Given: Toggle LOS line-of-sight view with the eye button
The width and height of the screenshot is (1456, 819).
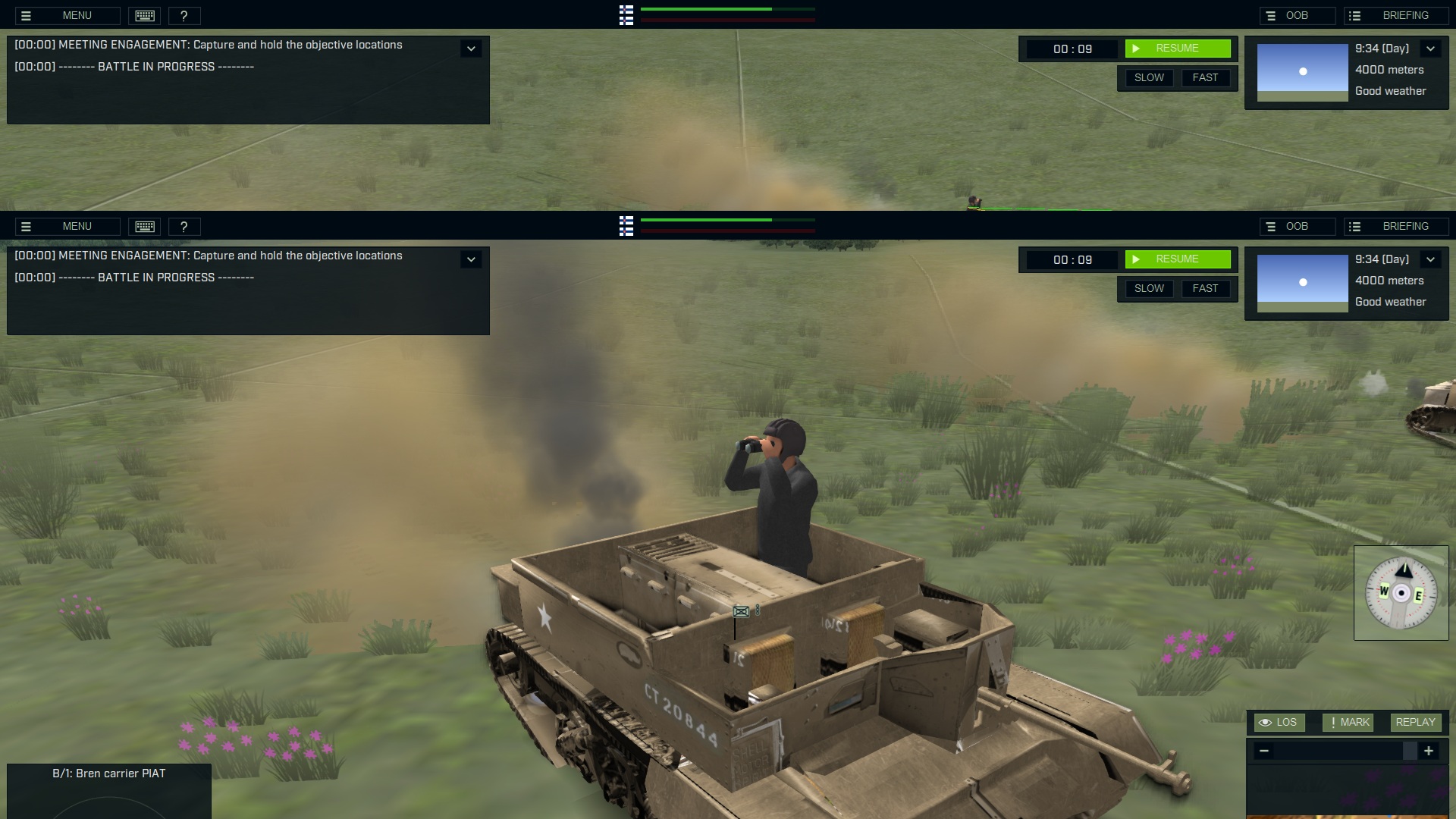Looking at the screenshot, I should tap(1279, 722).
